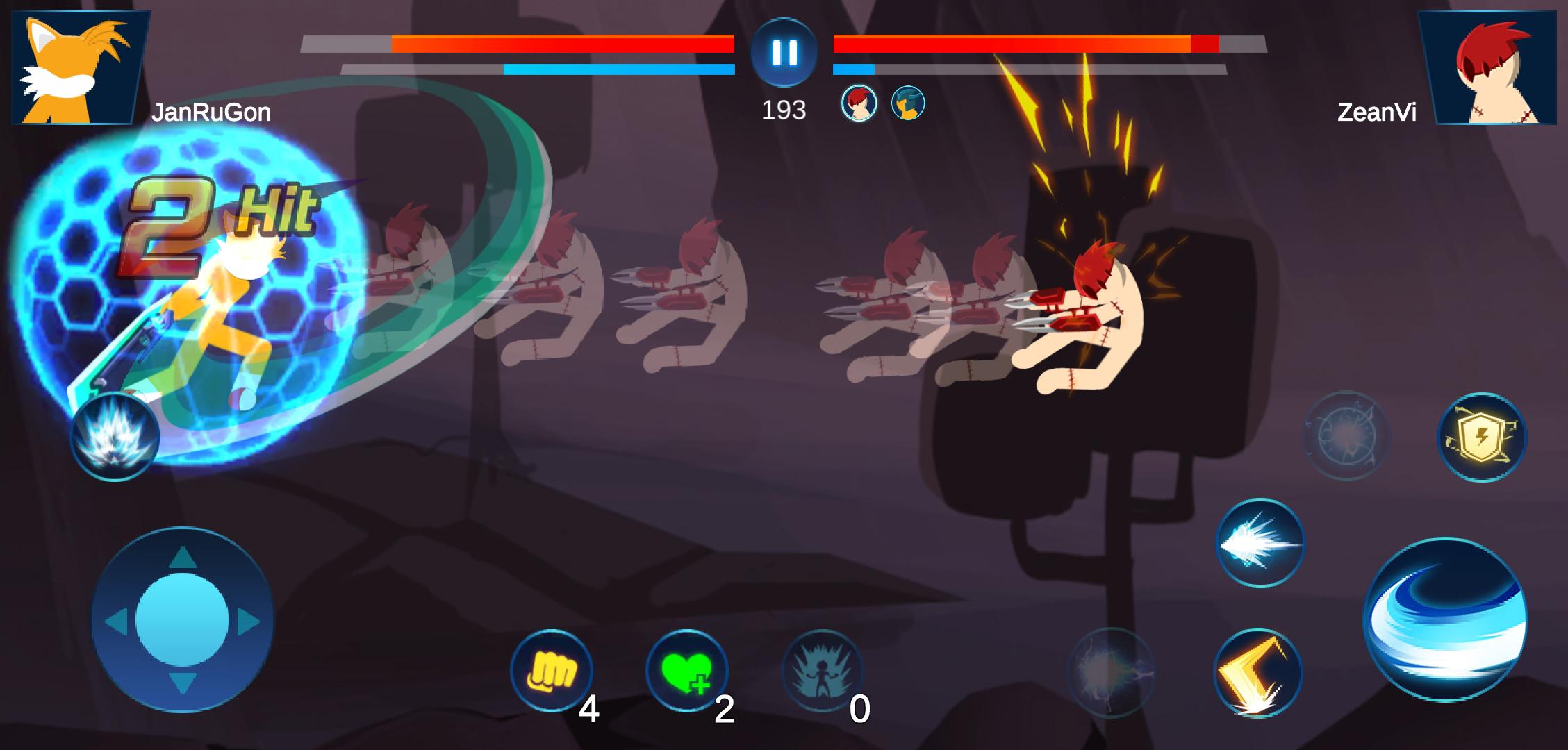Image resolution: width=1568 pixels, height=750 pixels.
Task: Tap the red-haired teammate roster icon
Action: coord(859,103)
